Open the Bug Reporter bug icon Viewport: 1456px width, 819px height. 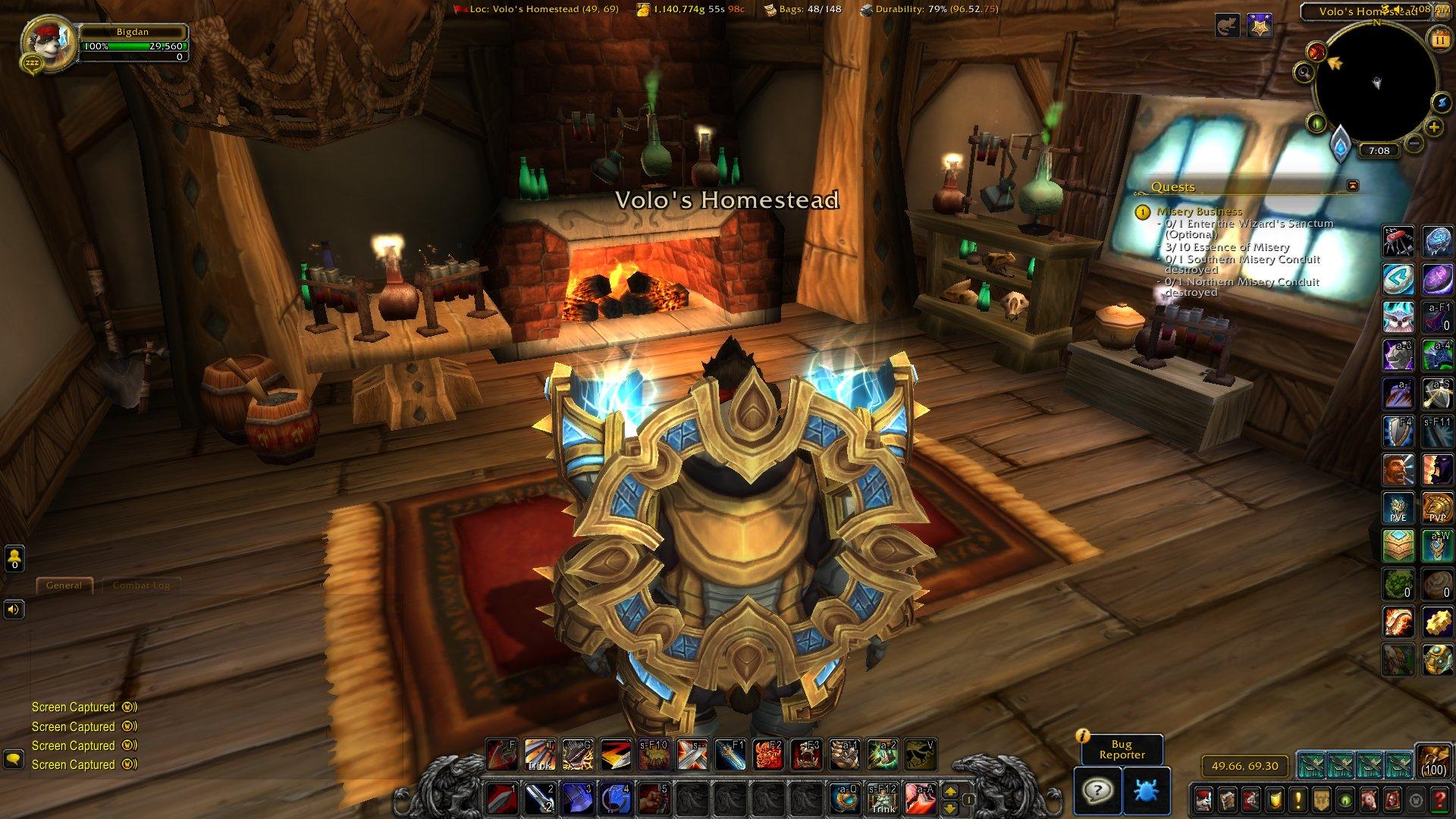[1147, 792]
